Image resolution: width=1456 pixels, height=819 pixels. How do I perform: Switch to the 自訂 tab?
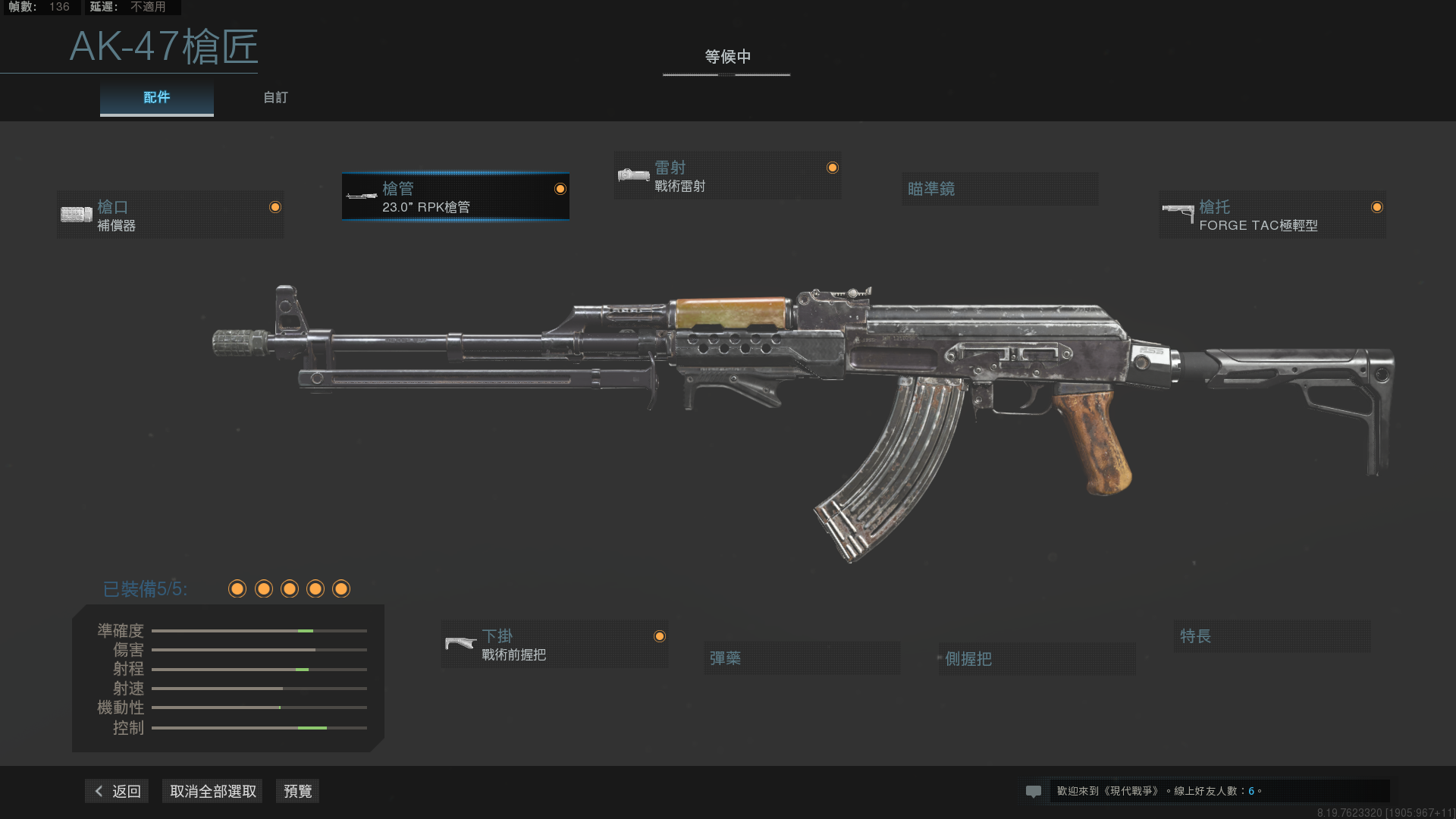[x=275, y=97]
